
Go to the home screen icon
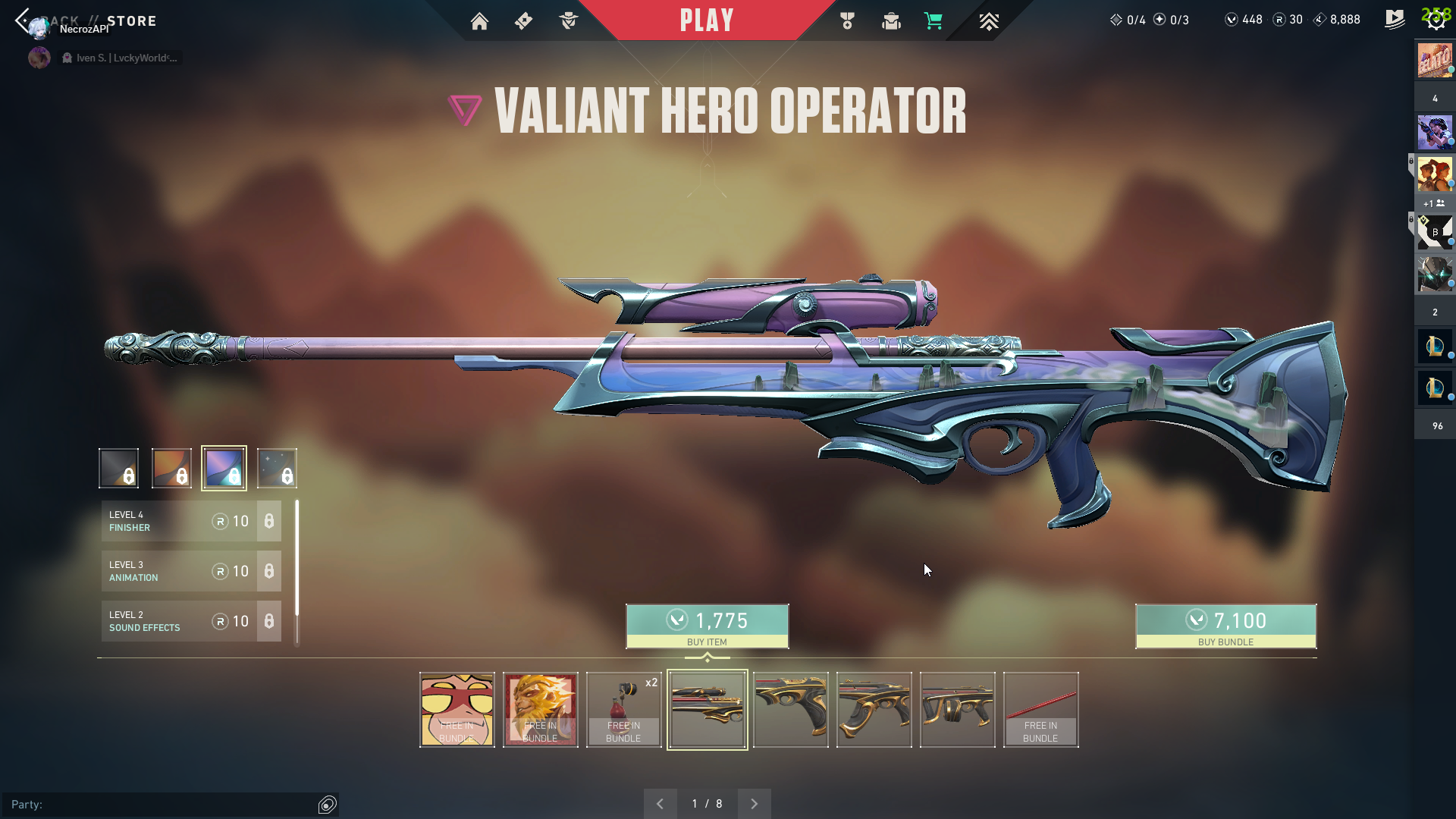coord(479,21)
